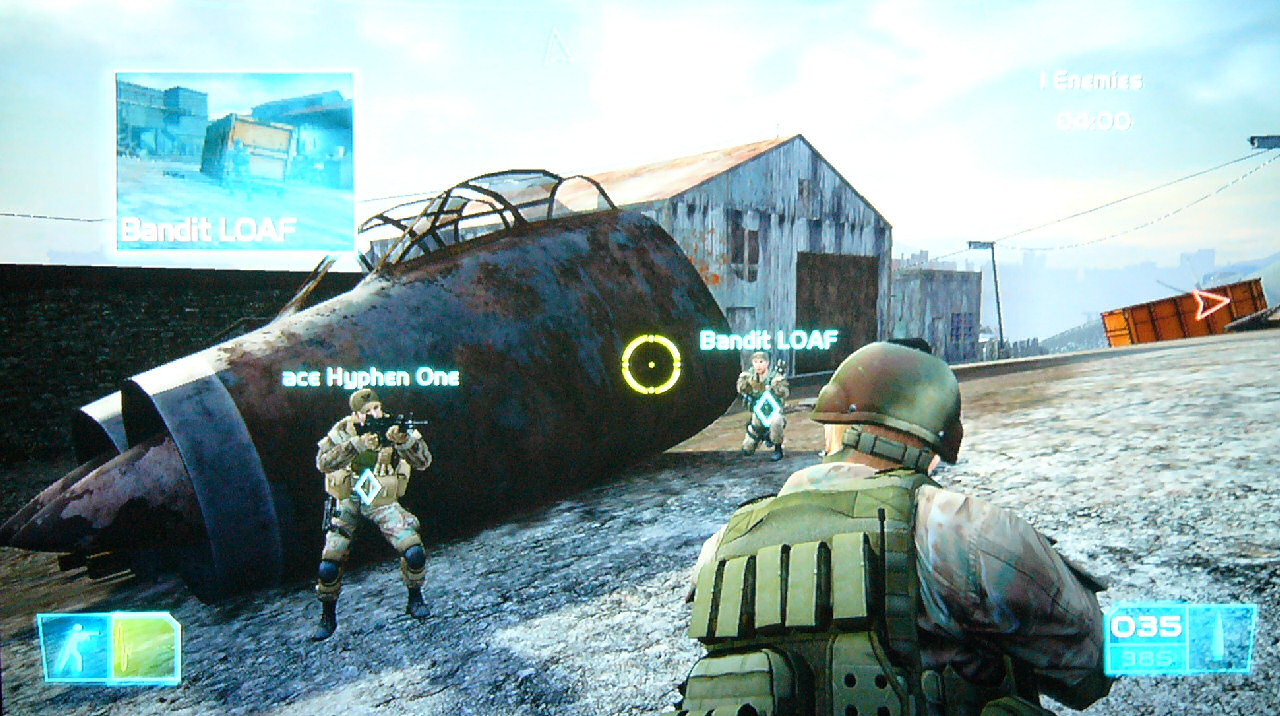Select teammate Bandit LOAF's diamond marker
The image size is (1280, 716).
click(x=767, y=408)
